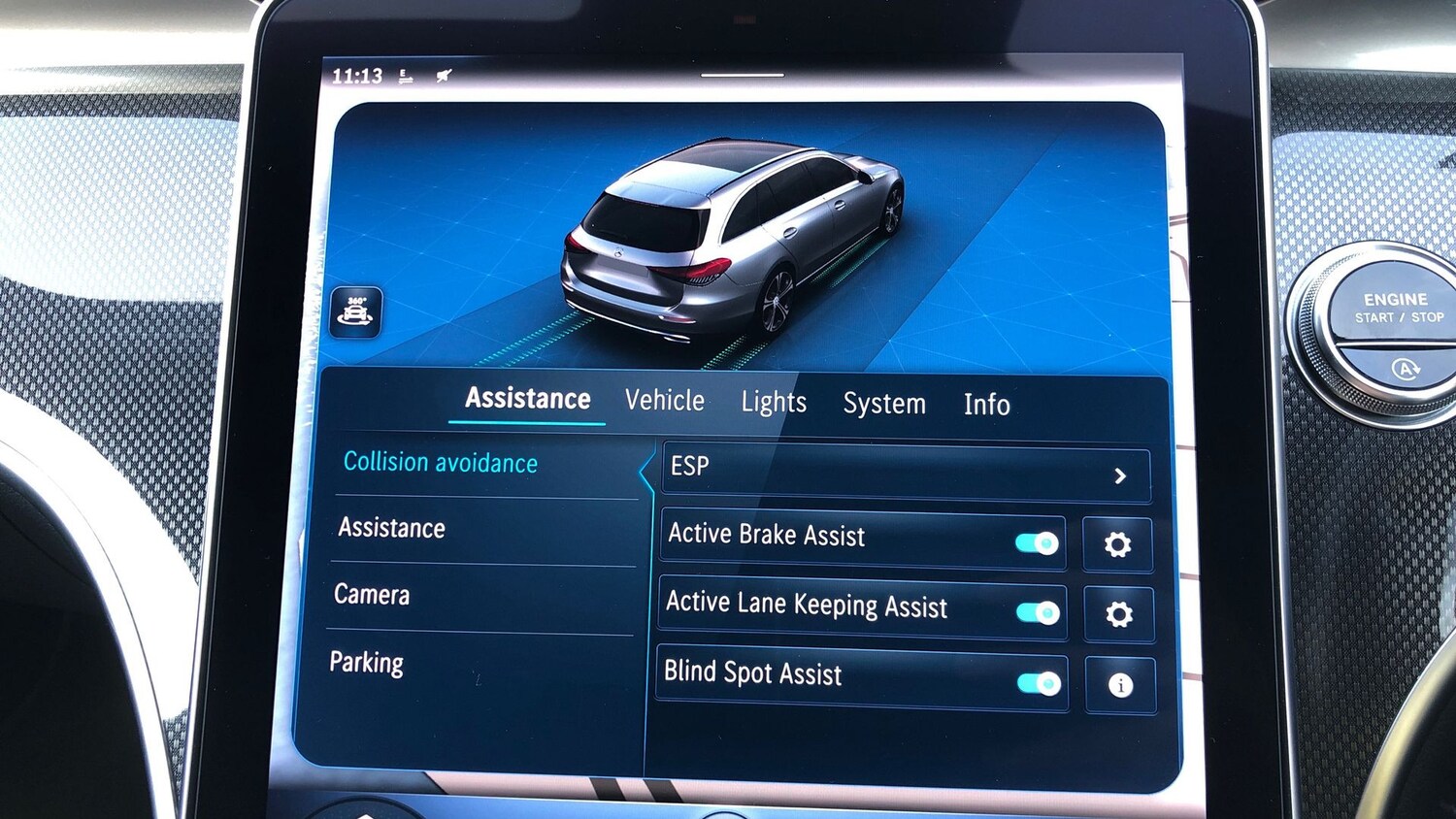The width and height of the screenshot is (1456, 819).
Task: Open Active Brake Assist settings gear
Action: pyautogui.click(x=1118, y=544)
